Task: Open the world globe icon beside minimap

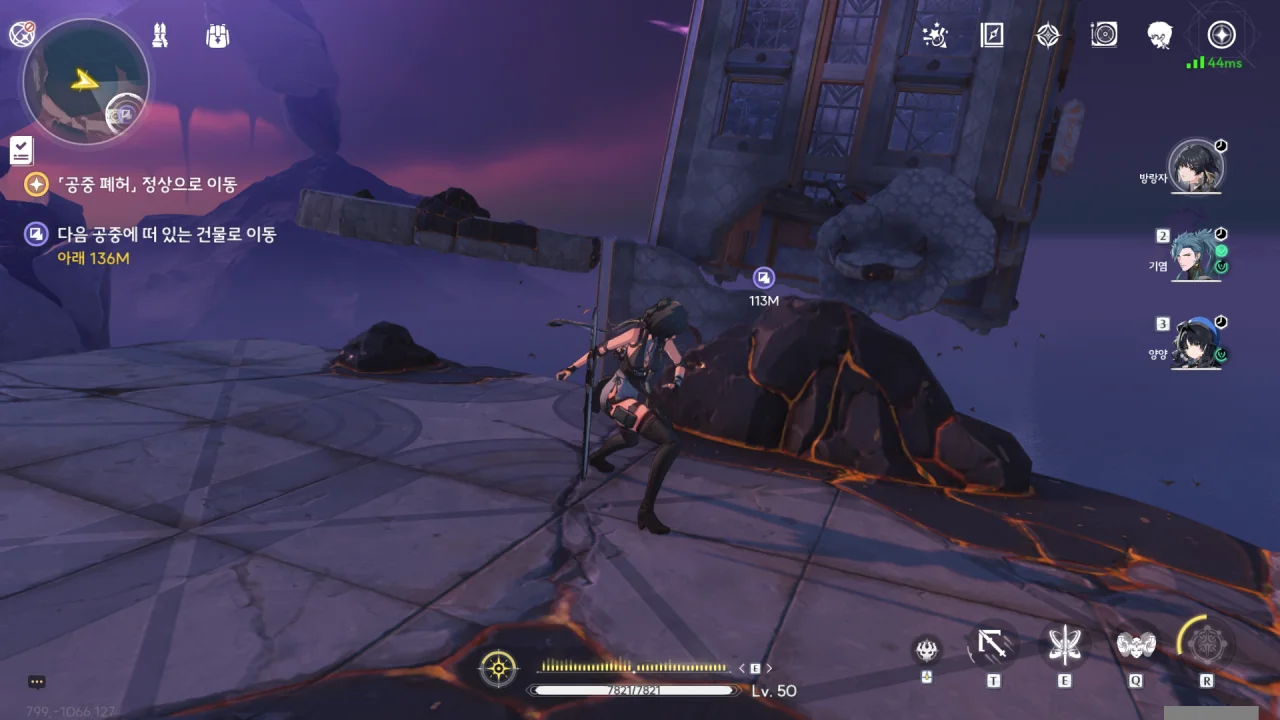Action: point(22,34)
